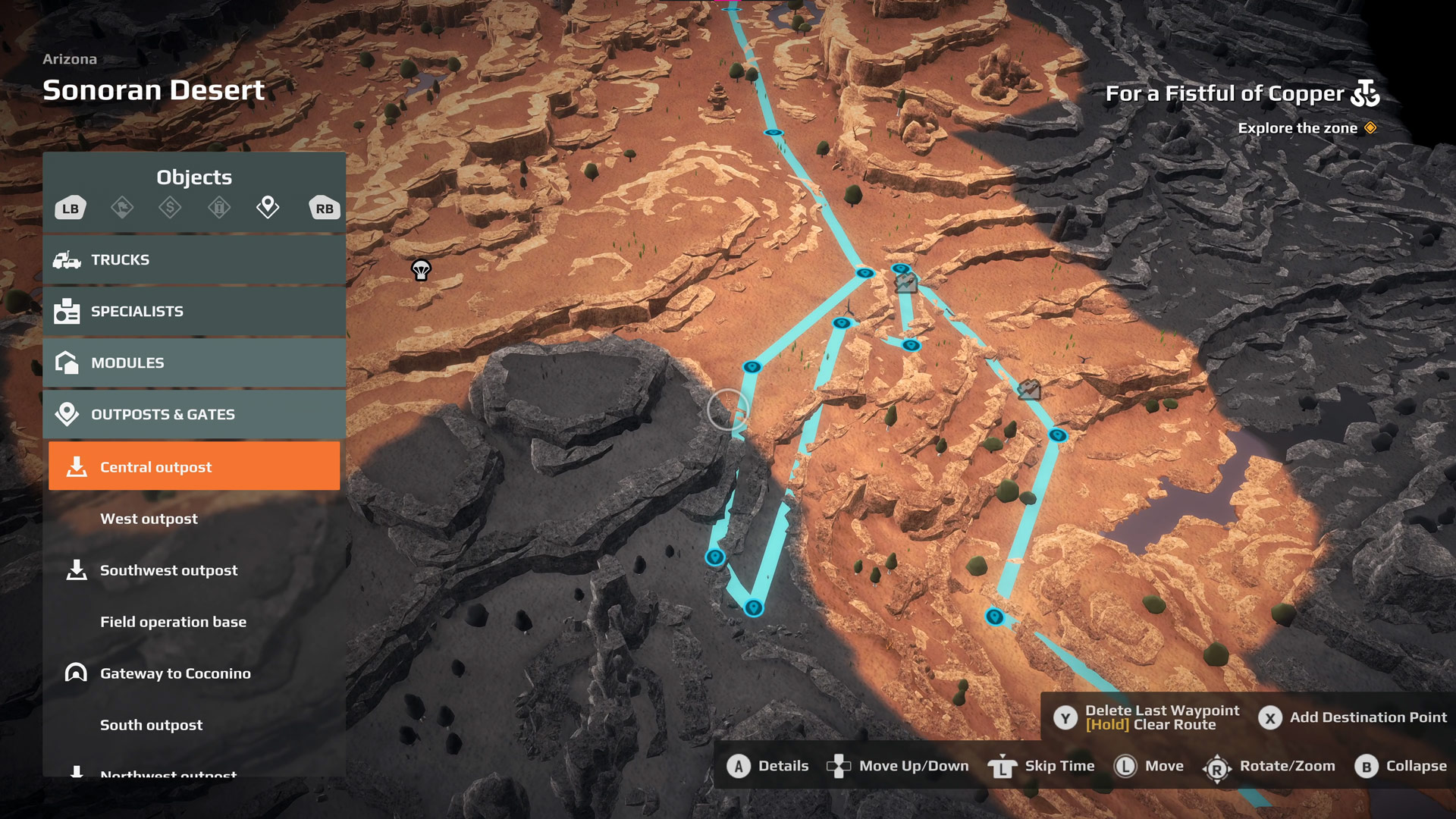
Task: Choose the South outpost entry
Action: (x=152, y=725)
